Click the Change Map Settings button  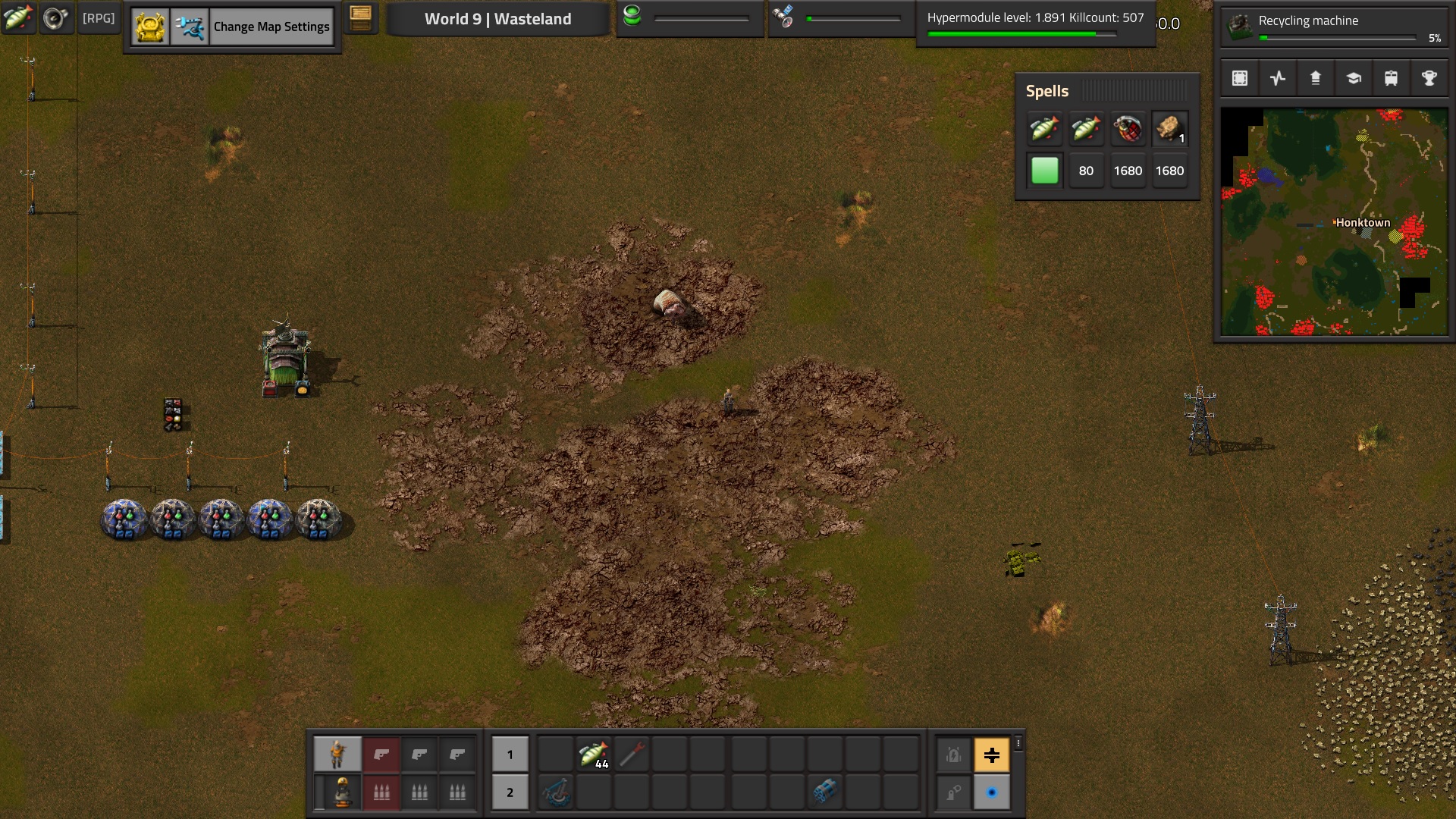[x=271, y=27]
